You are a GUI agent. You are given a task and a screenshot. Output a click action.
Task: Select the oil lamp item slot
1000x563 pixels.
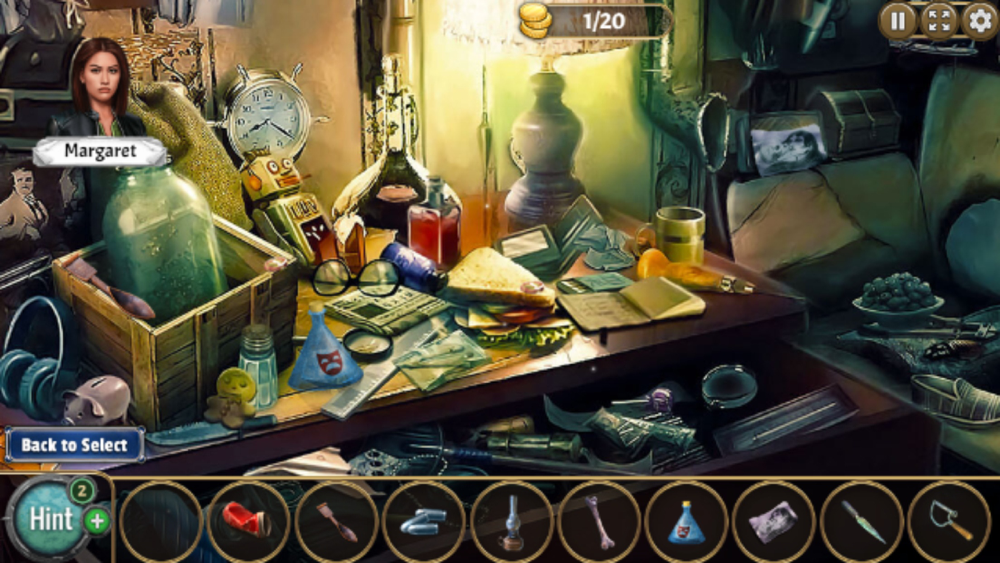512,522
